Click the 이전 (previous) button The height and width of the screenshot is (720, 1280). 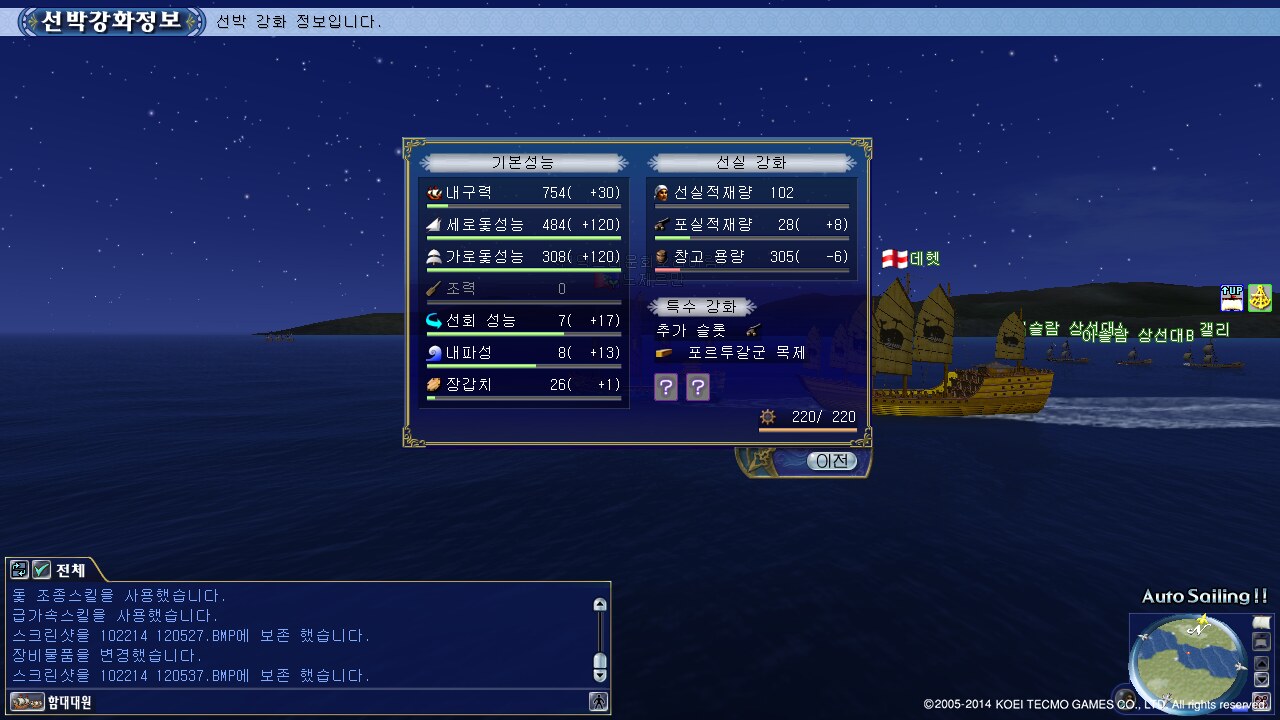coord(832,461)
